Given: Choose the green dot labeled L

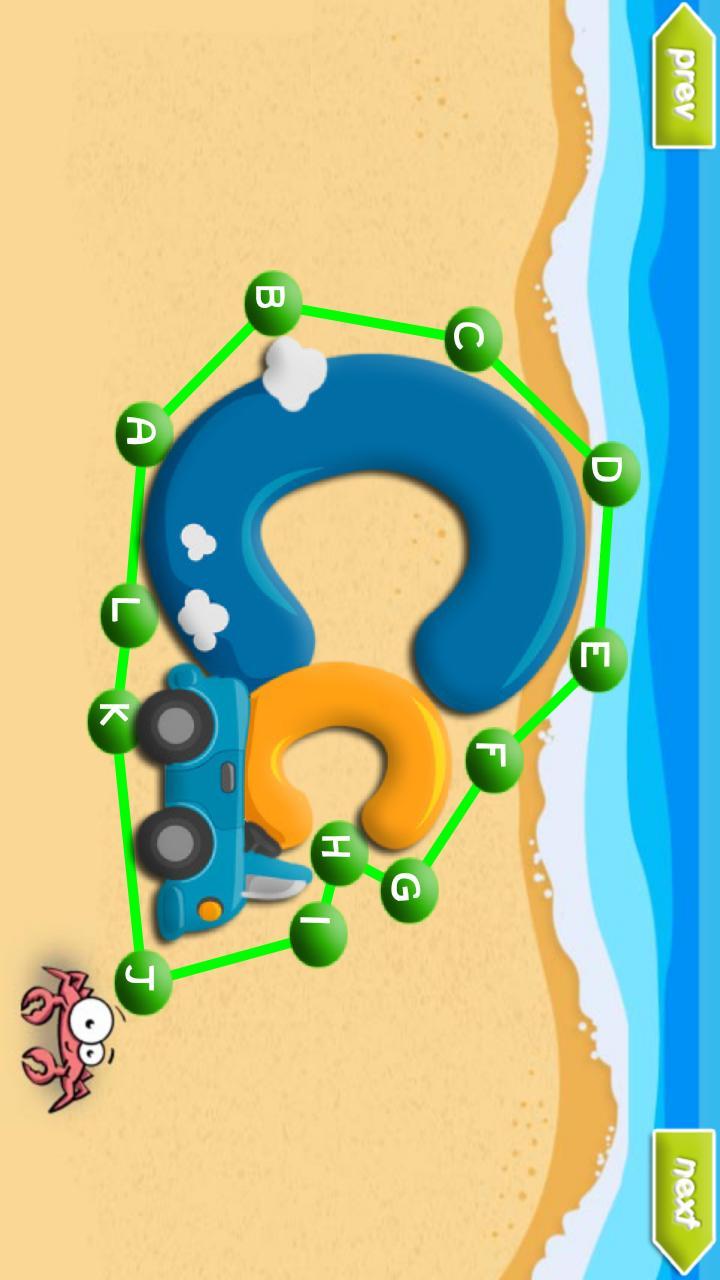Looking at the screenshot, I should (x=129, y=614).
